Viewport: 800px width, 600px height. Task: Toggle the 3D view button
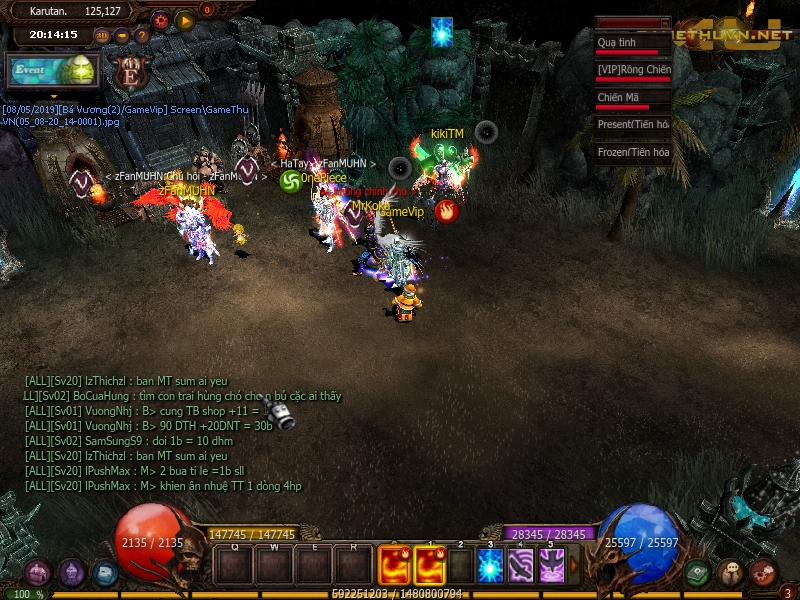click(102, 35)
